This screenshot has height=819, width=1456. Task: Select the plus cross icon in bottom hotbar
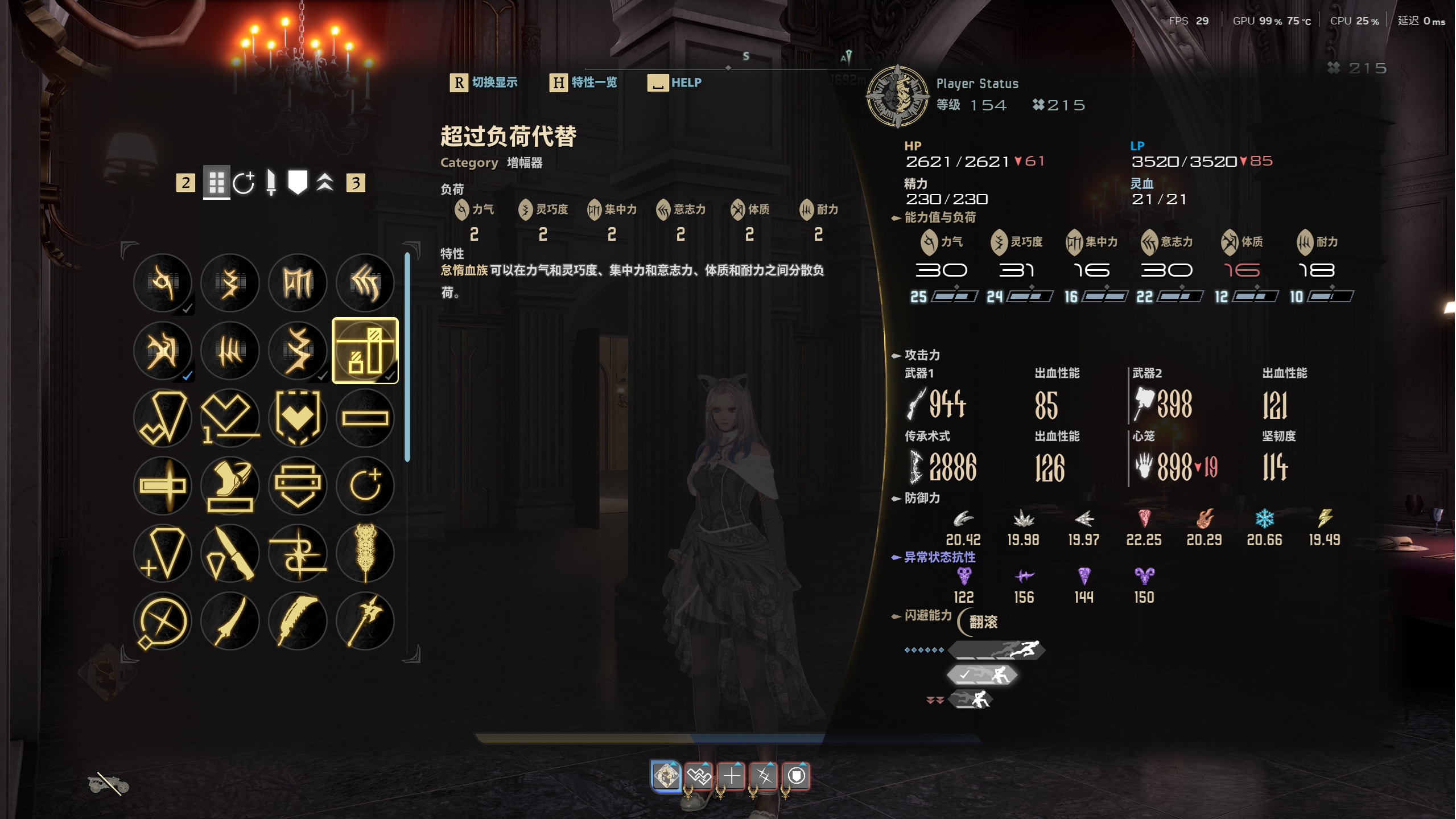point(732,776)
